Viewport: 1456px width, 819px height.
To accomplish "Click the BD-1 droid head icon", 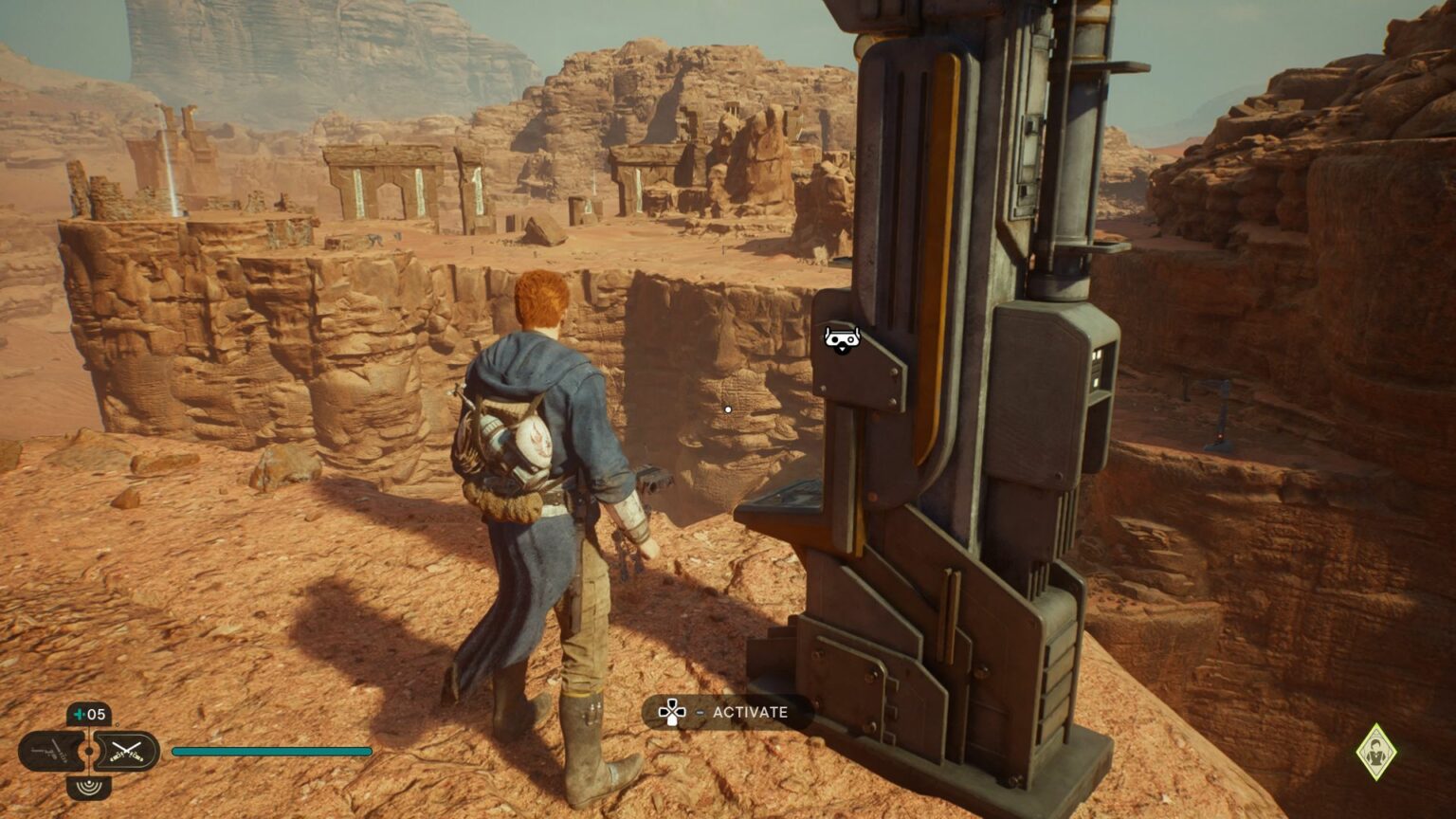I will (x=842, y=337).
